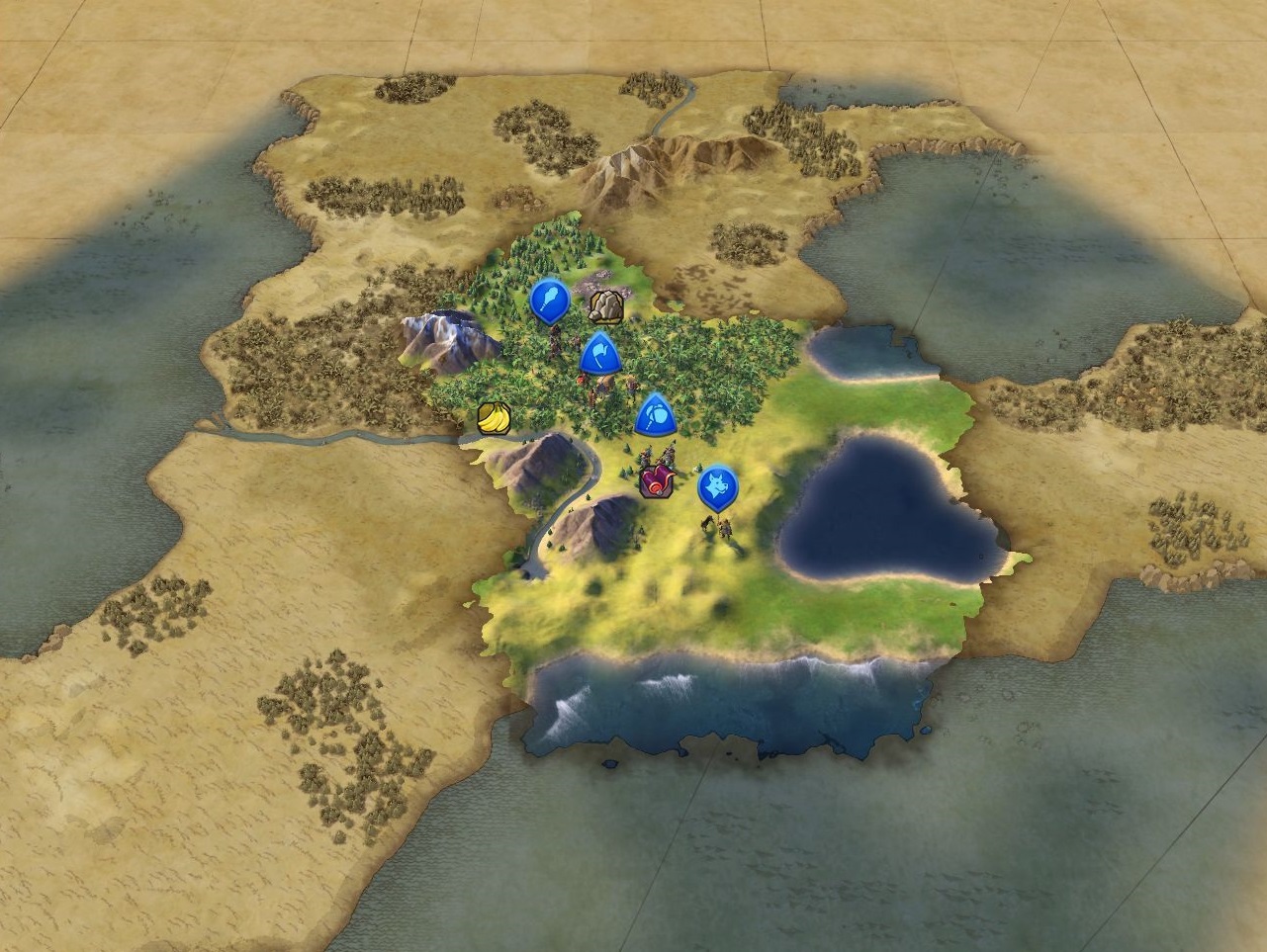The height and width of the screenshot is (952, 1267).
Task: Select the Settler unit flag with banner icon
Action: 599,355
